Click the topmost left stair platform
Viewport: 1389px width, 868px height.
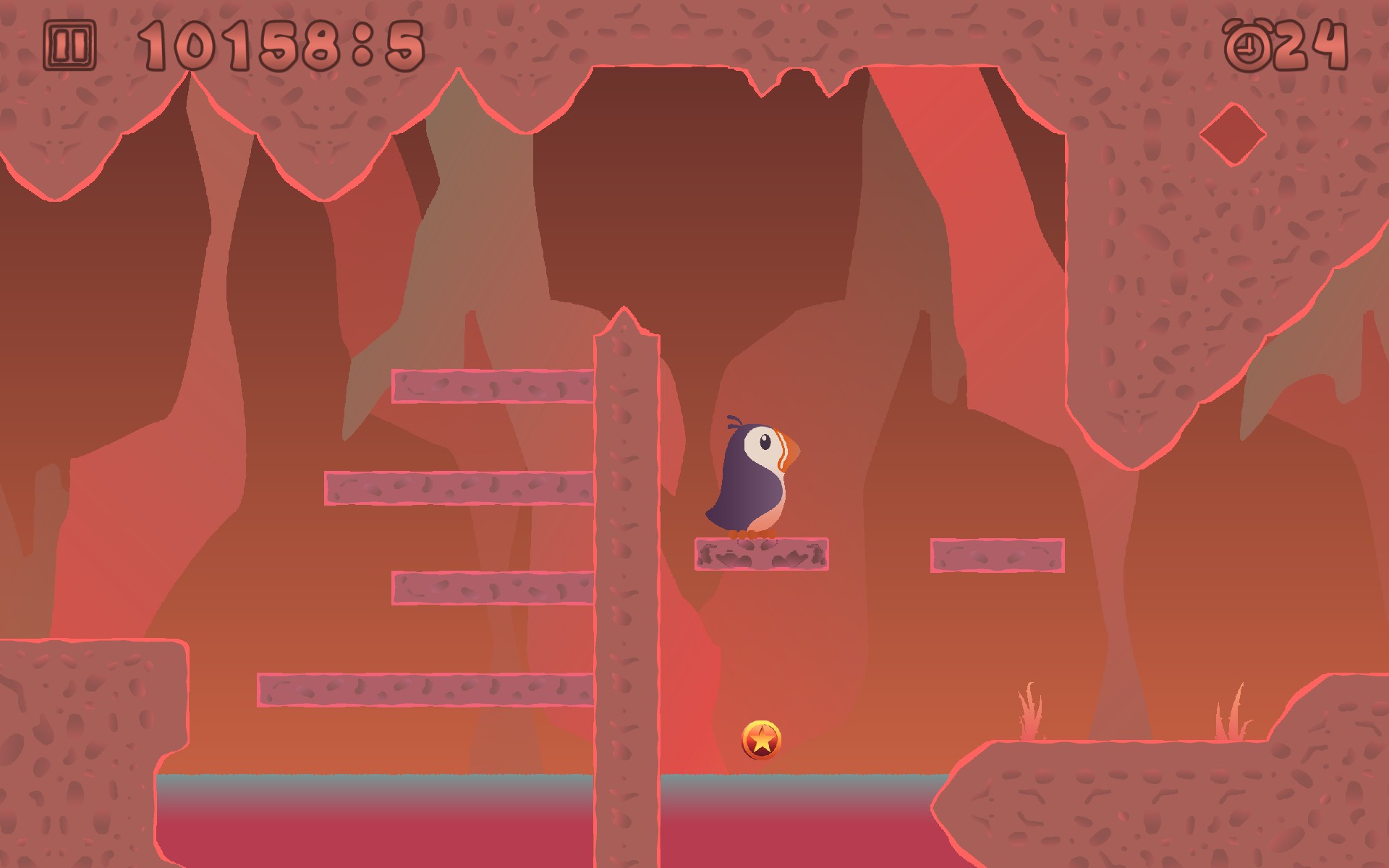click(492, 387)
